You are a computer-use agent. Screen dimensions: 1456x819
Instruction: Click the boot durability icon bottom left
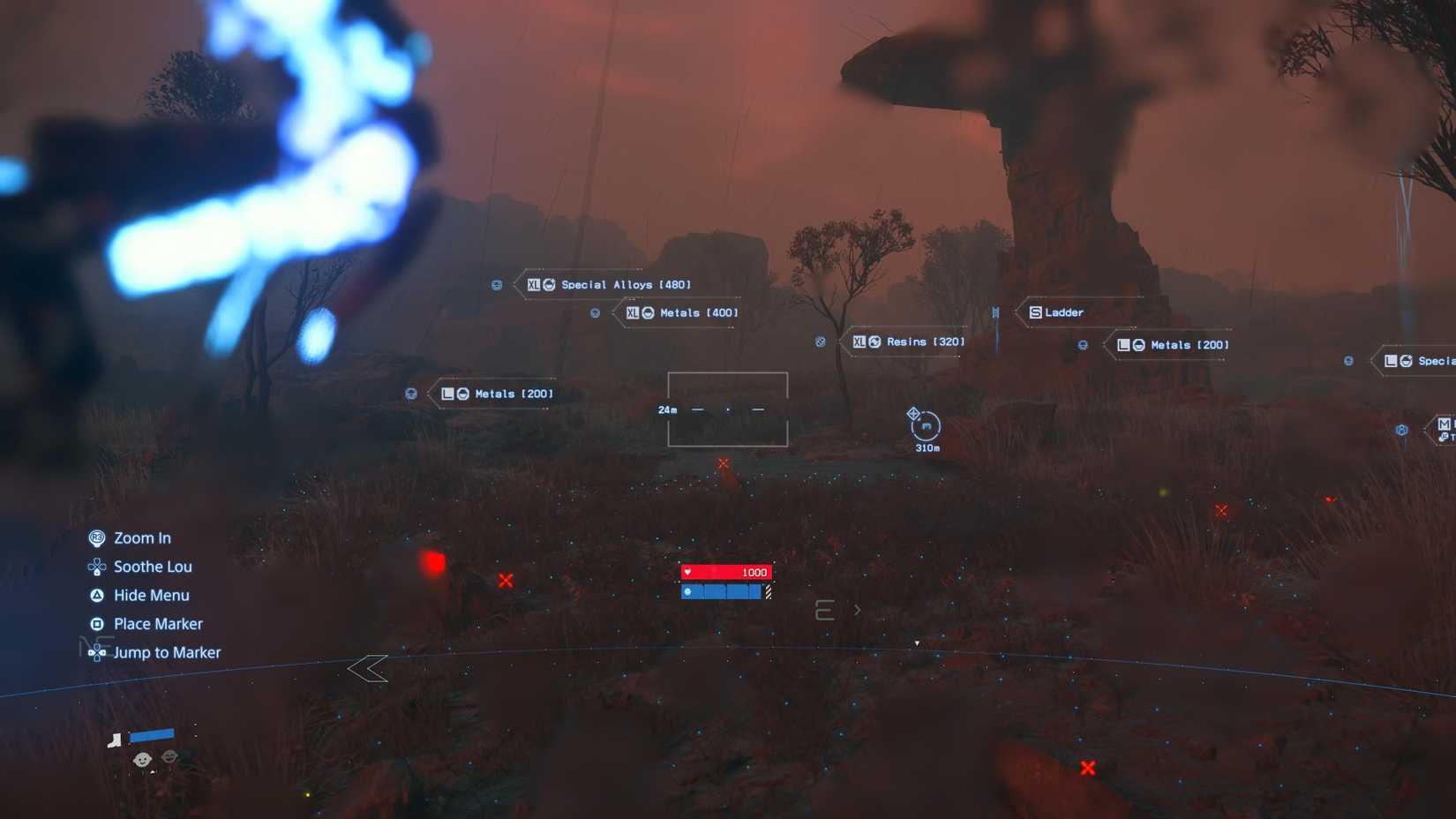[x=115, y=740]
